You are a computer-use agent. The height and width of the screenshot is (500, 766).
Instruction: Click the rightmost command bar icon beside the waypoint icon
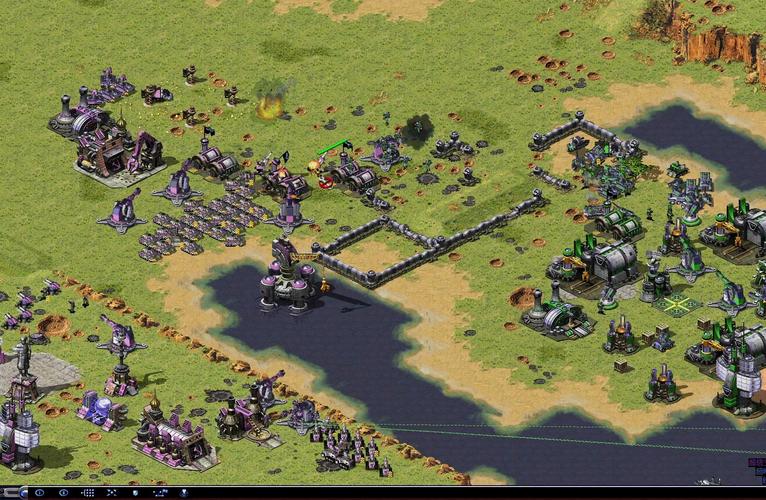(184, 493)
